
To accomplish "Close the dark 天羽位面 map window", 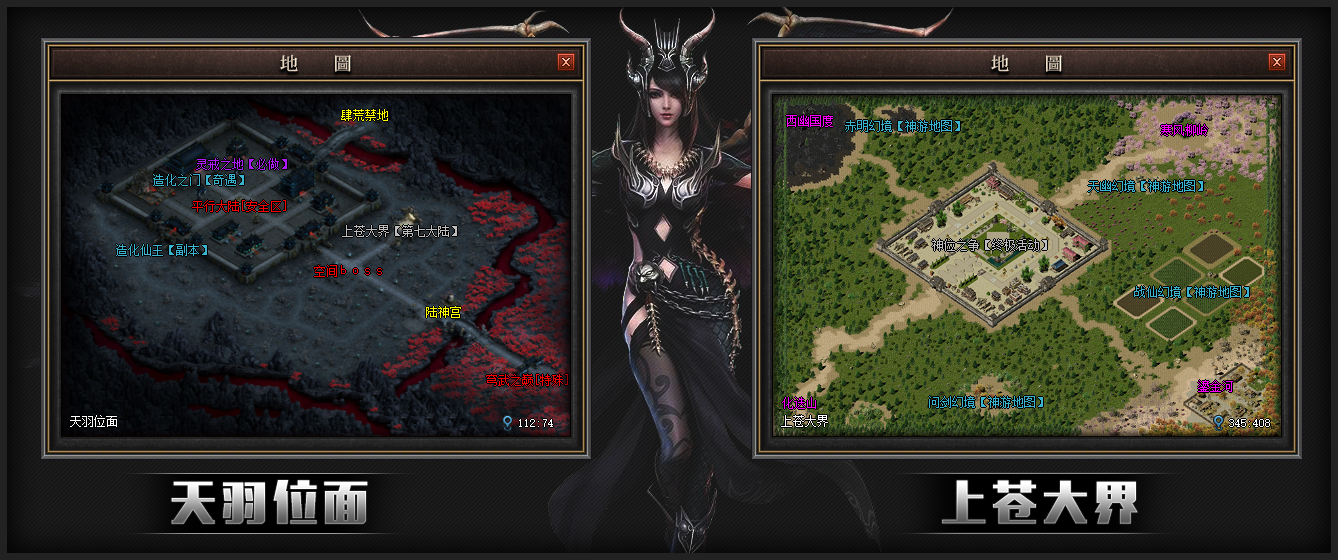I will [566, 62].
